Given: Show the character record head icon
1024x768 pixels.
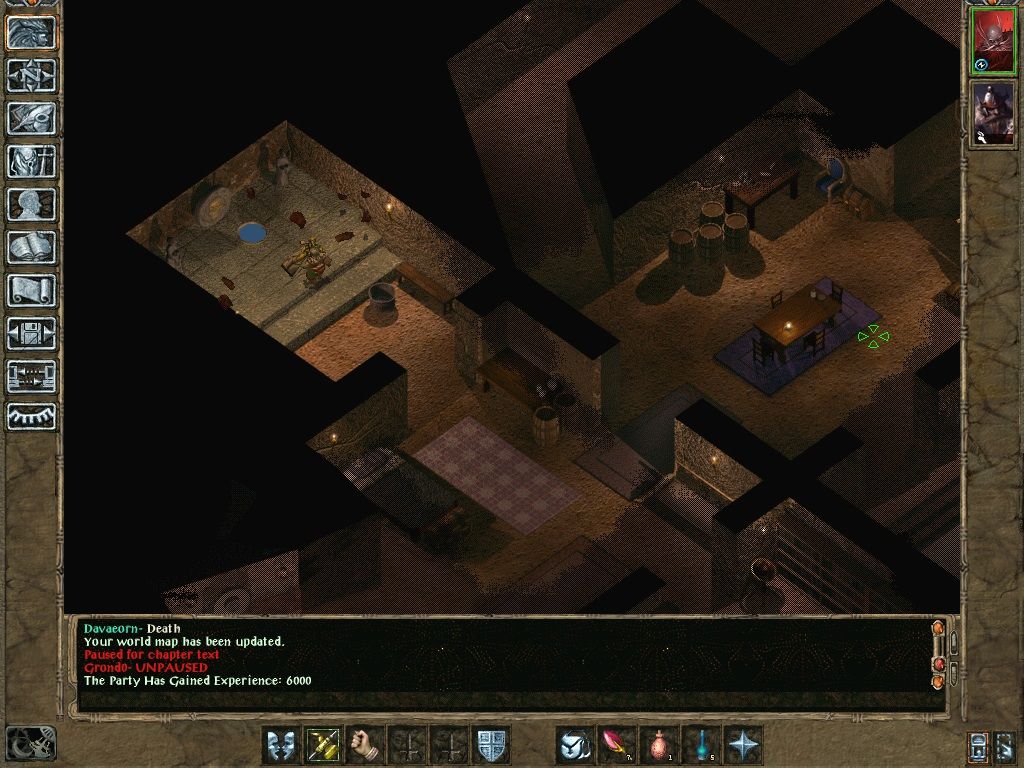Looking at the screenshot, I should (32, 204).
